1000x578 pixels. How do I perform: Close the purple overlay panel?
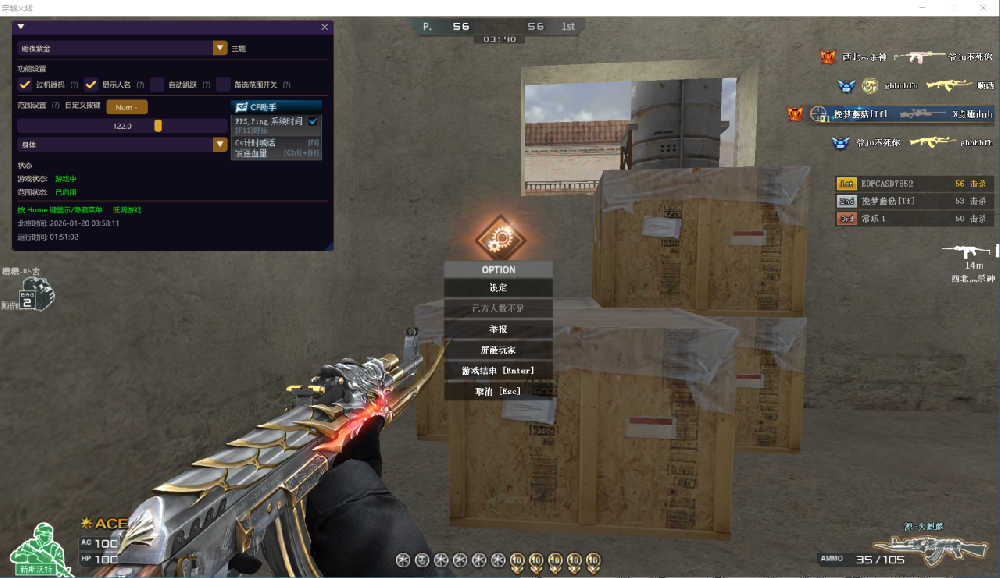click(x=324, y=27)
